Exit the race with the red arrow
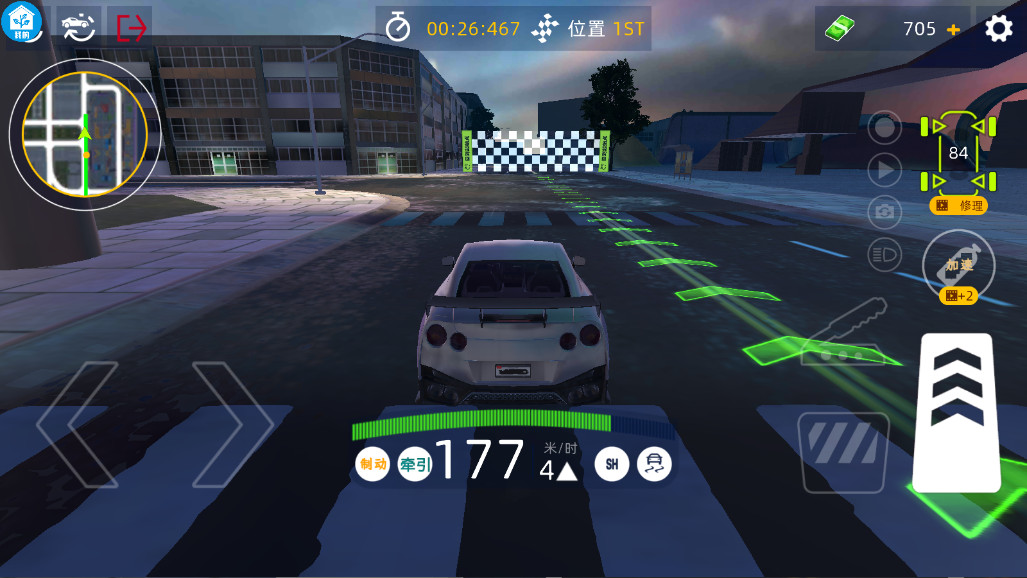1027x578 pixels. tap(131, 27)
